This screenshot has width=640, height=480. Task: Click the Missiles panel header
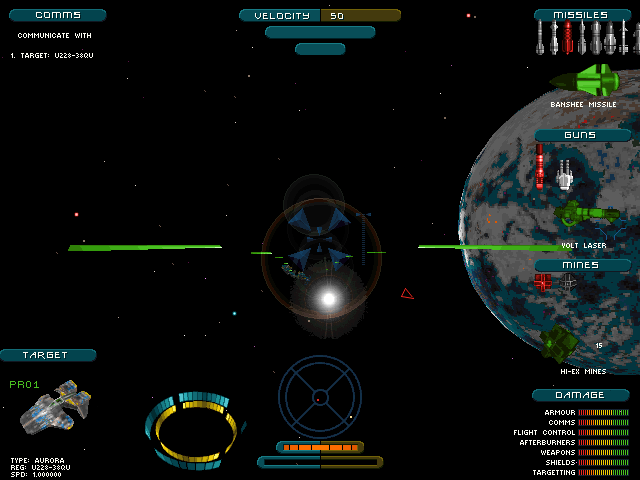point(585,15)
